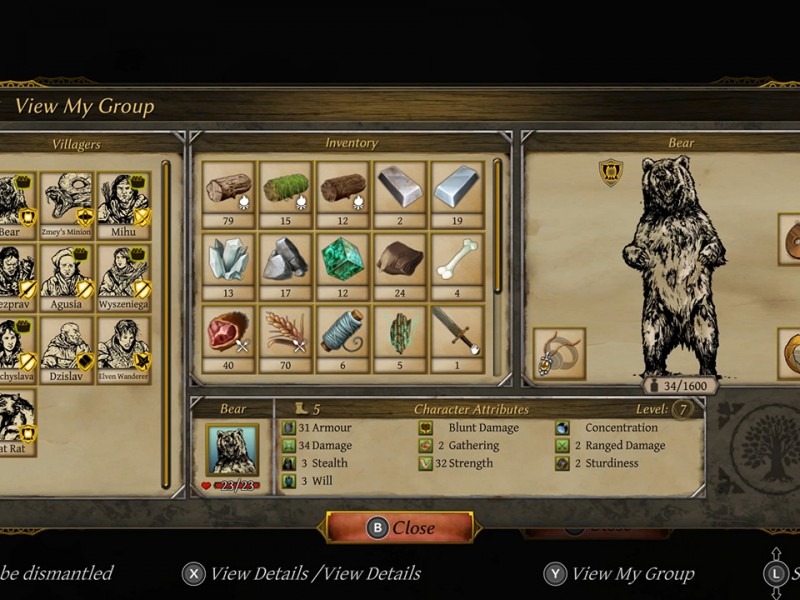
Task: Select the white crystal cluster item
Action: [228, 259]
